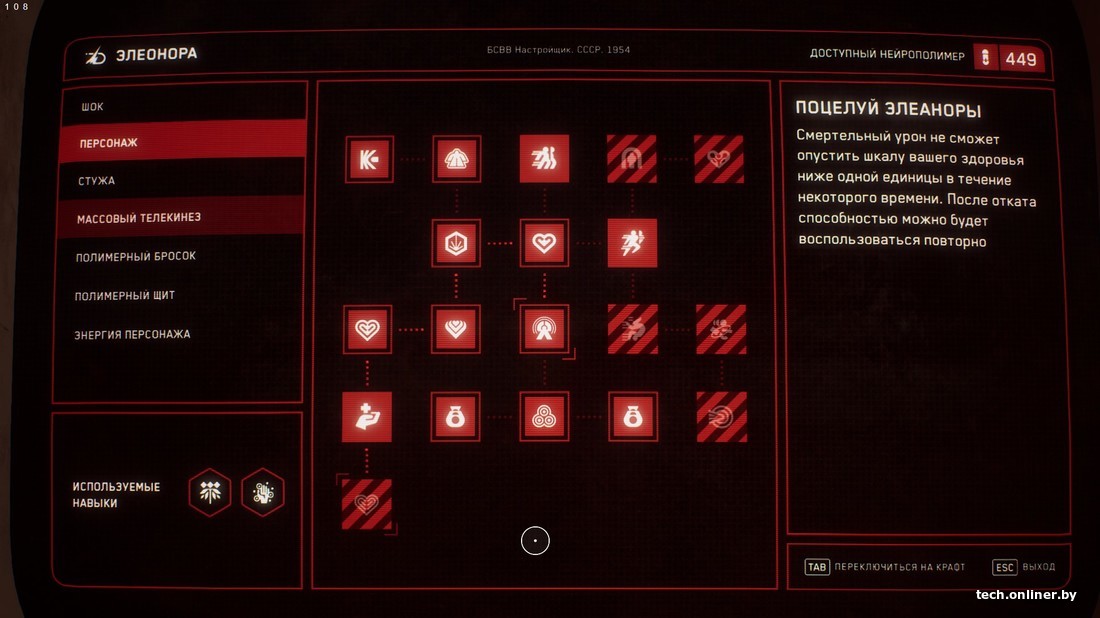Select the ПЕРСОНАЖ category
1100x618 pixels.
[109, 144]
